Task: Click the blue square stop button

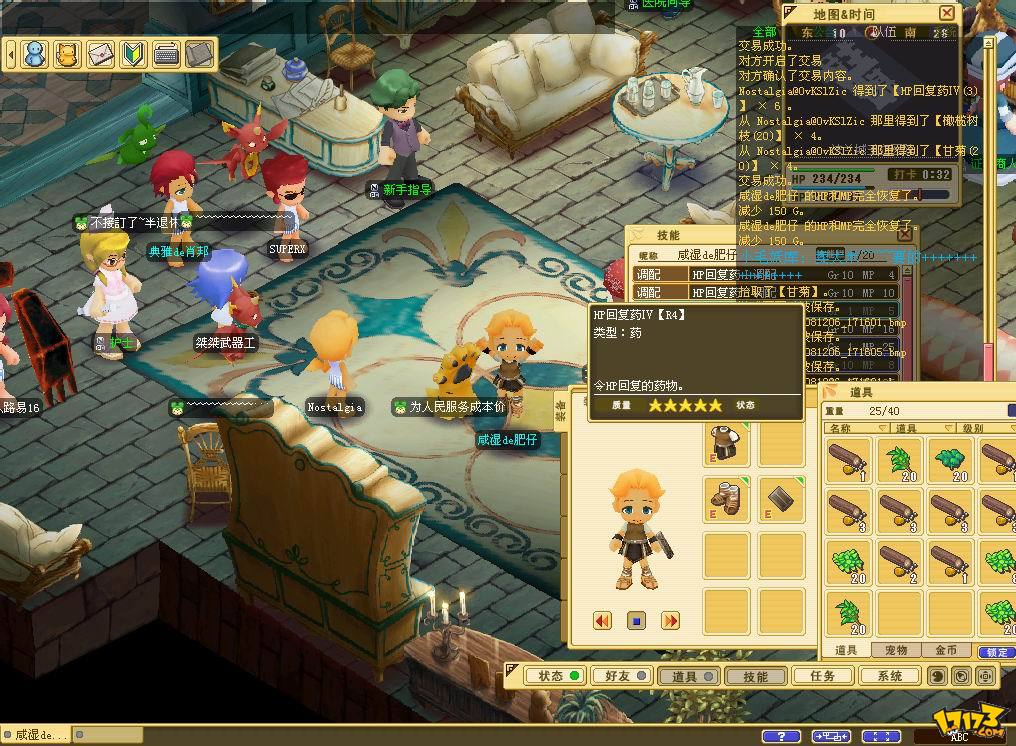Action: pos(636,621)
